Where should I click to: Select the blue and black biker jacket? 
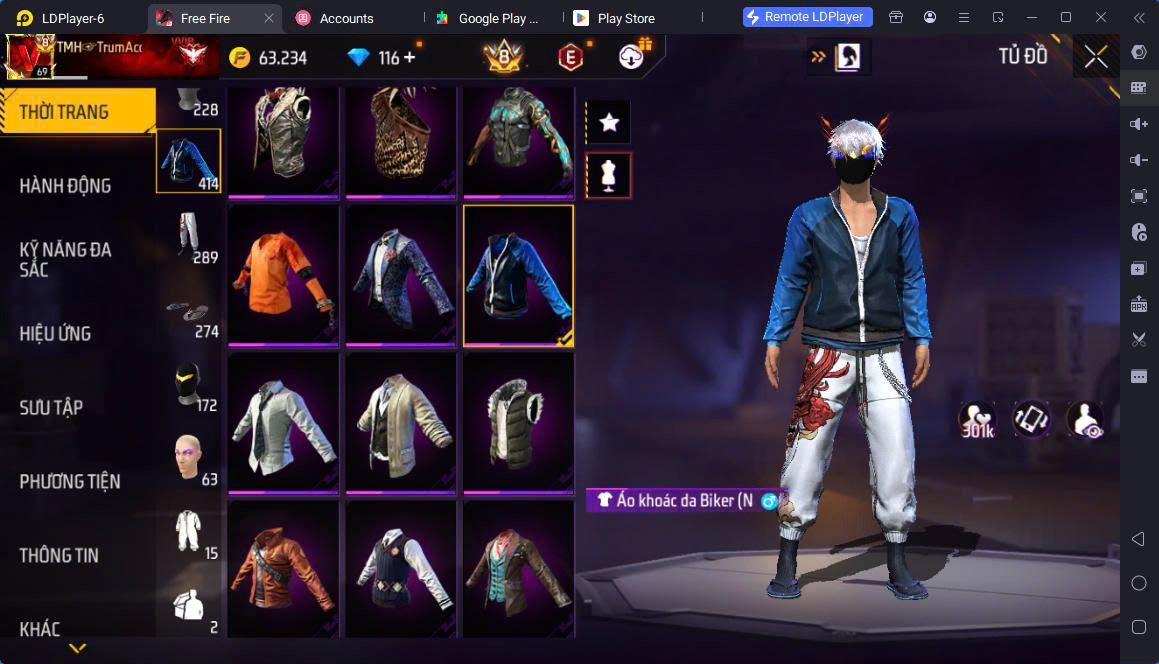click(x=518, y=273)
